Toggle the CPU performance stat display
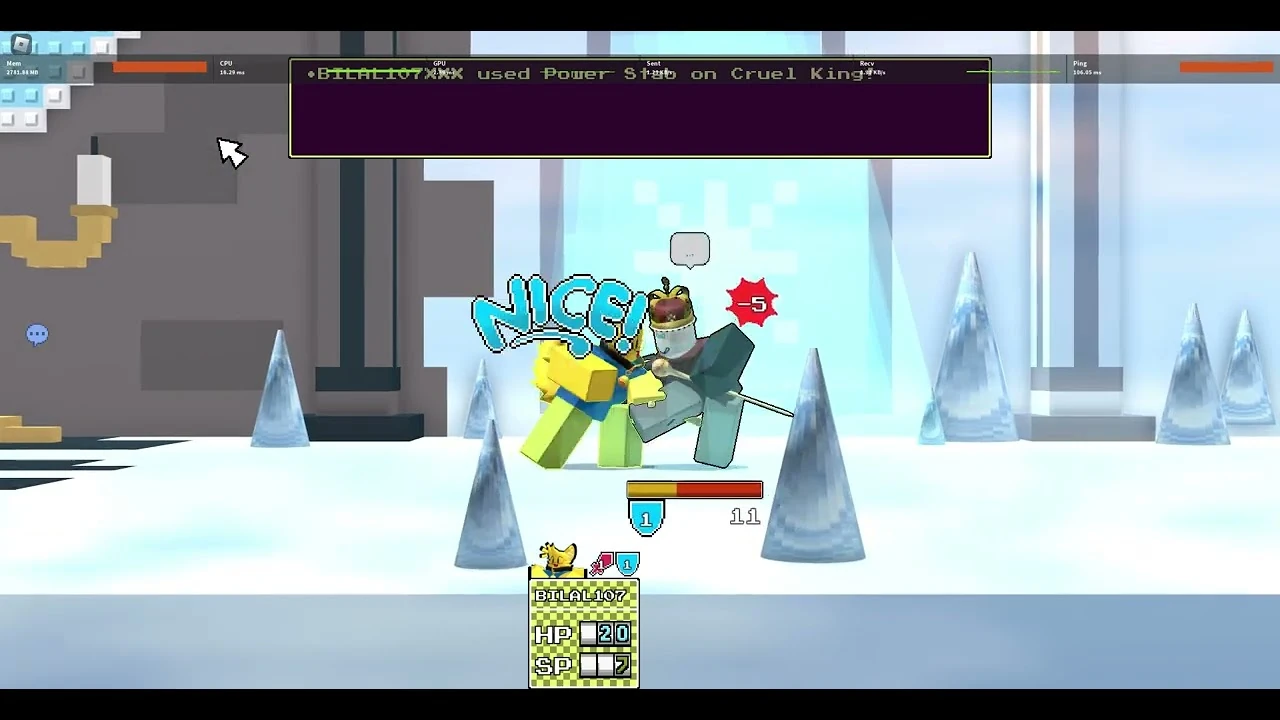The image size is (1280, 720). click(x=231, y=66)
